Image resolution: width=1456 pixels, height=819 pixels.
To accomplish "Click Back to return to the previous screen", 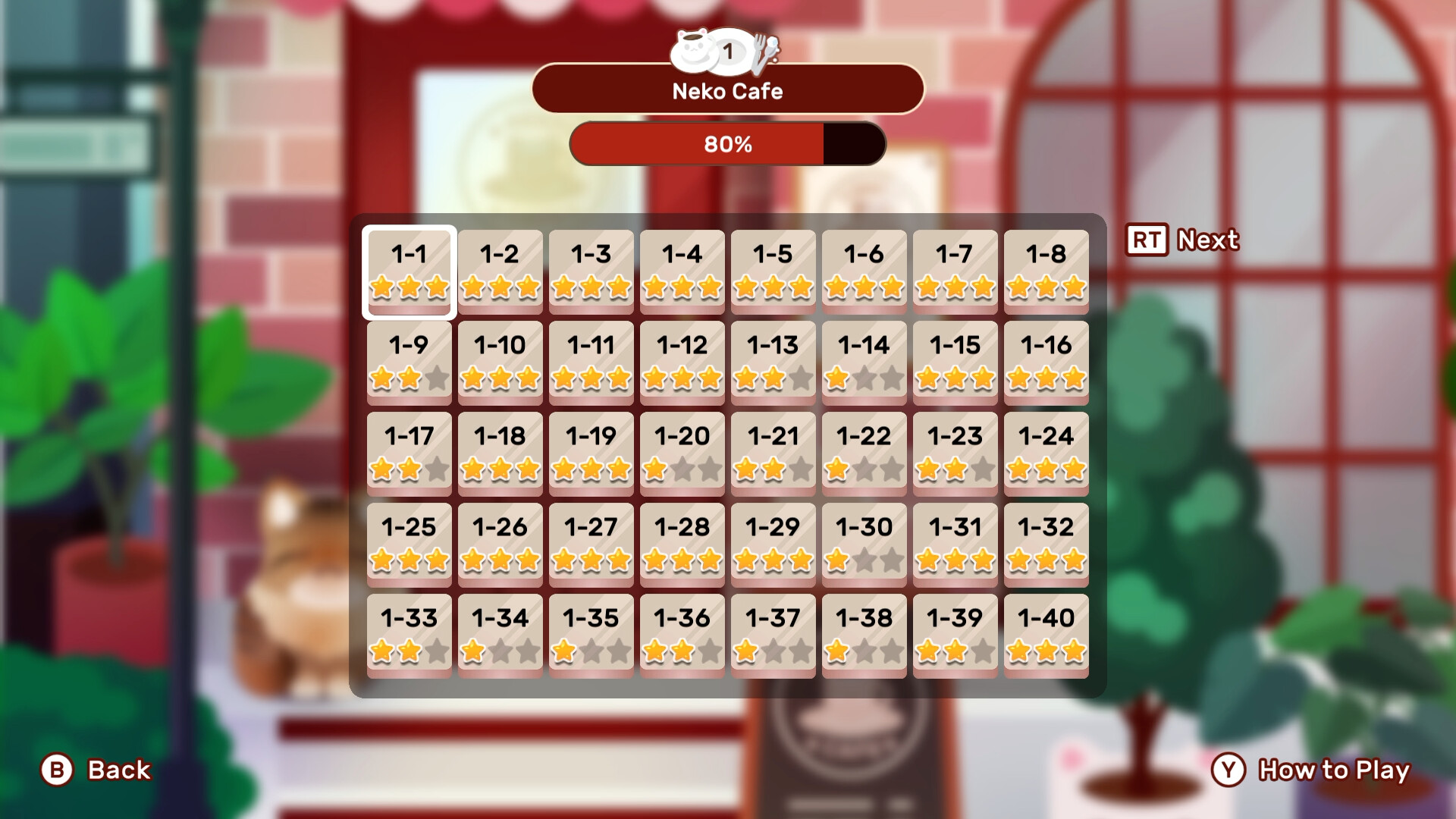I will (117, 770).
